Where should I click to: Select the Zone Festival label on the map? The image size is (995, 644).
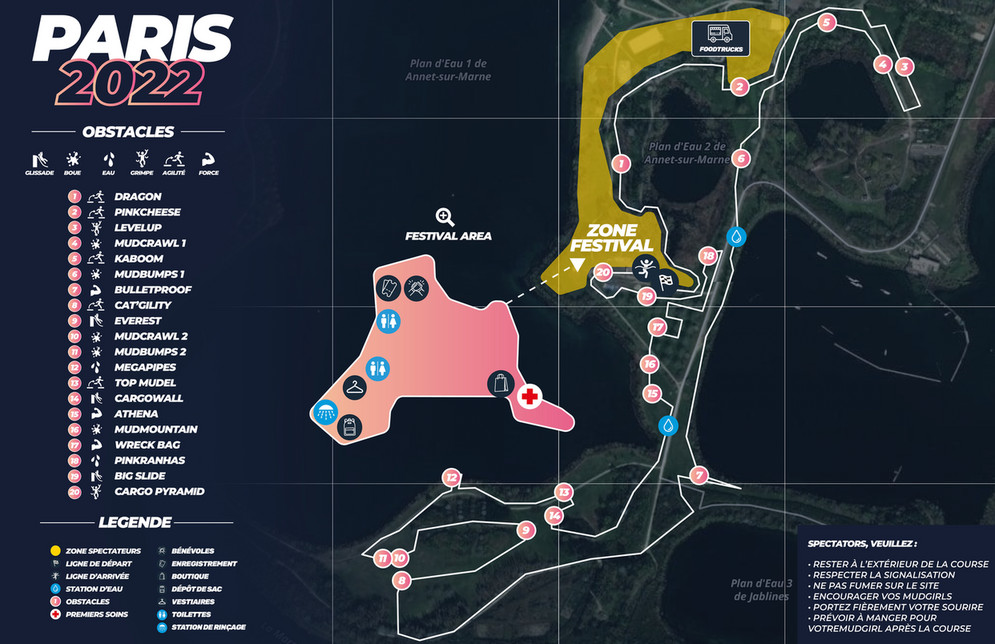coord(611,238)
